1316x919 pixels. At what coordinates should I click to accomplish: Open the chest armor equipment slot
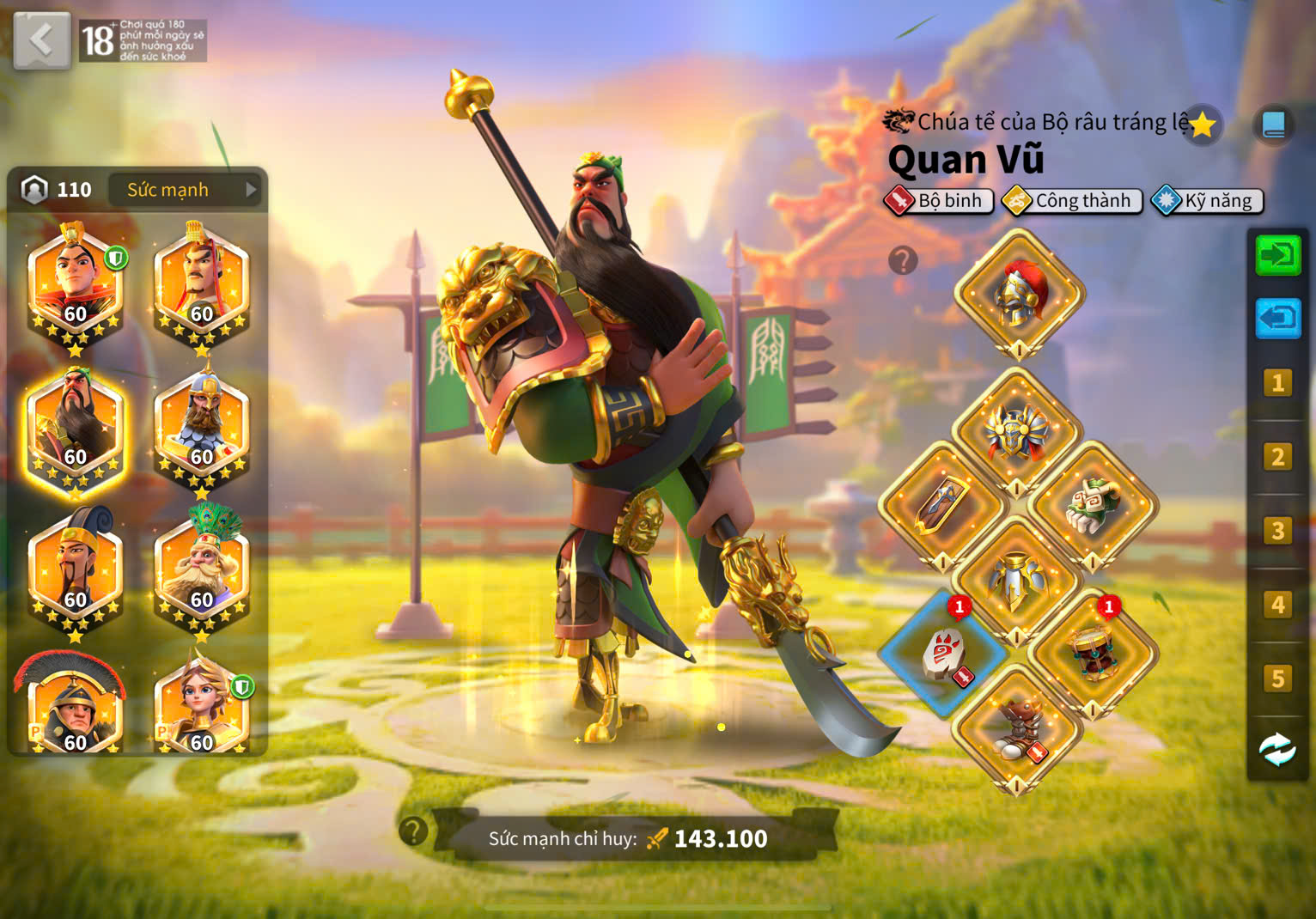(1016, 431)
